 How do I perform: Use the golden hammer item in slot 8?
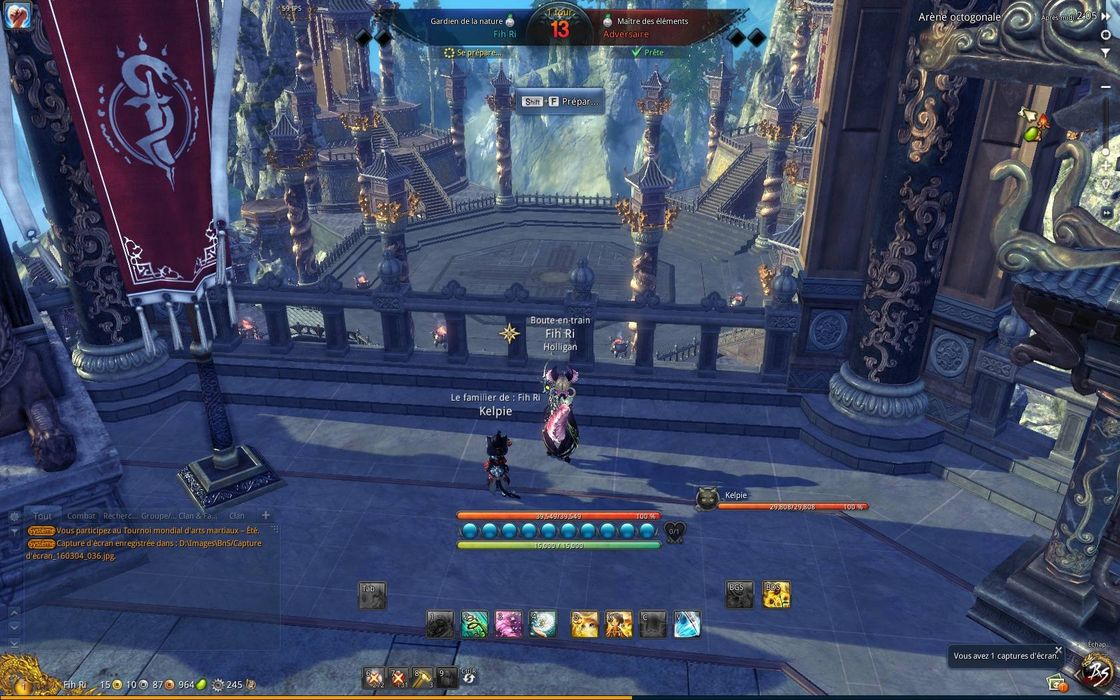pos(422,677)
